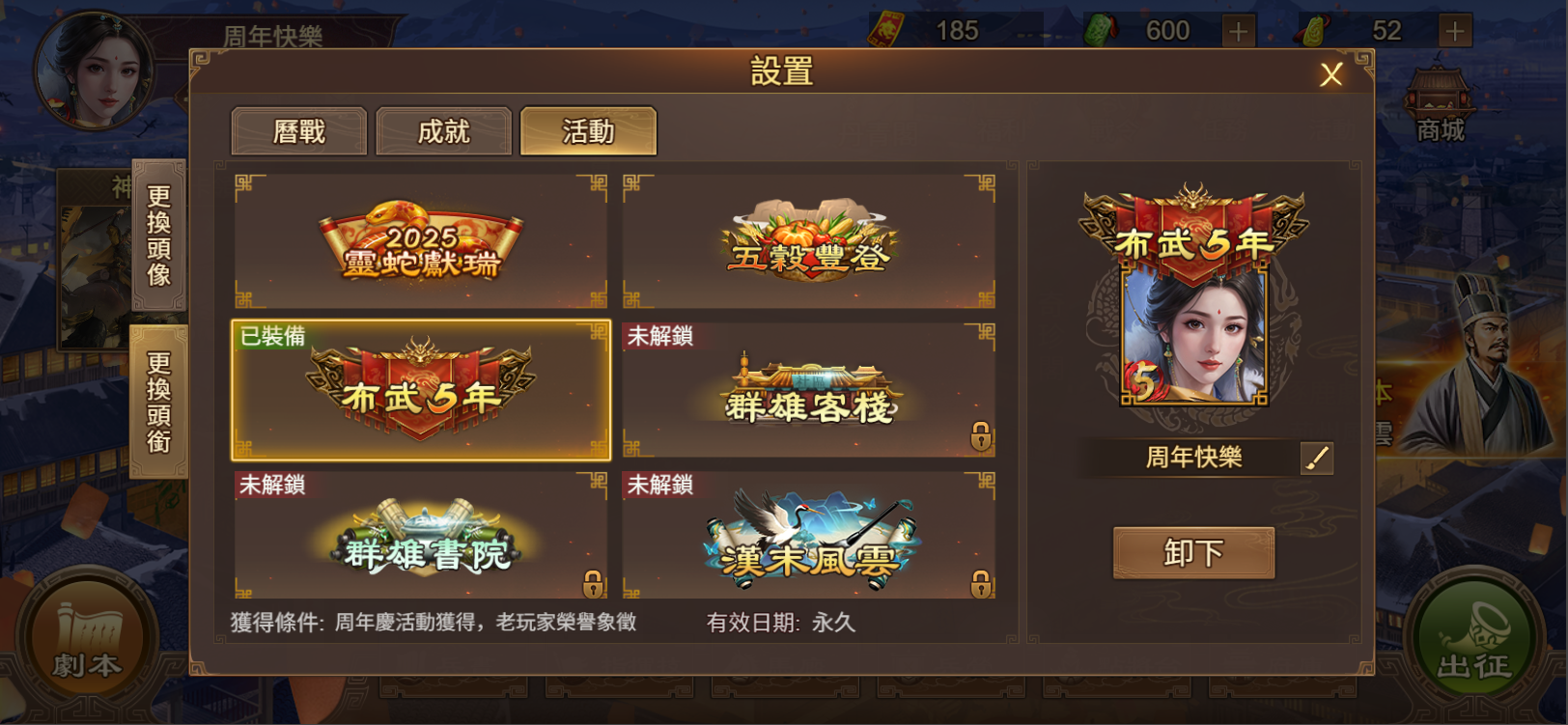Screen dimensions: 1568x725
Task: Switch to the 成就 tab
Action: point(444,131)
